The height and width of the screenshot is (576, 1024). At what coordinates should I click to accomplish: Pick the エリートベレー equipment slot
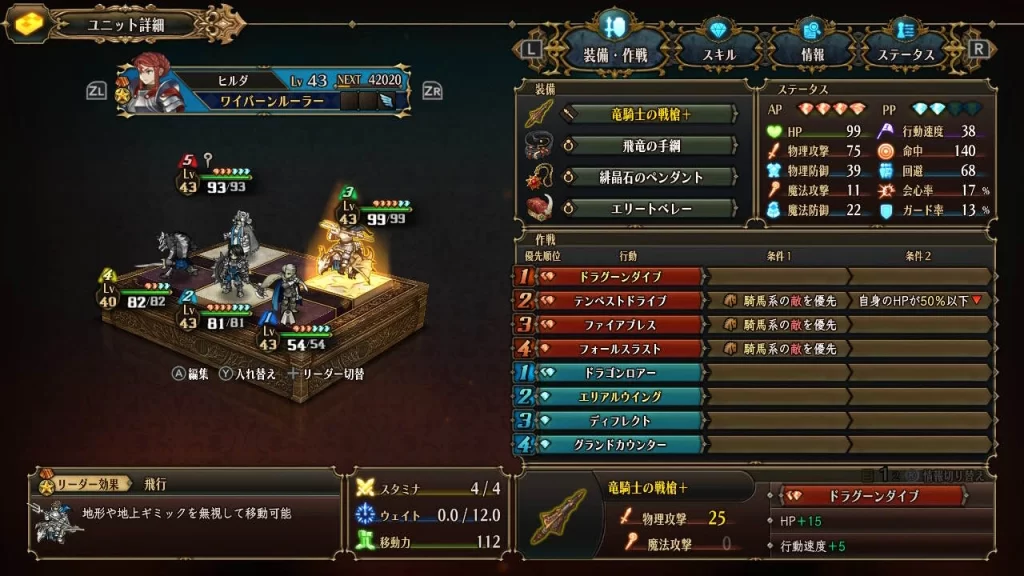pyautogui.click(x=656, y=209)
